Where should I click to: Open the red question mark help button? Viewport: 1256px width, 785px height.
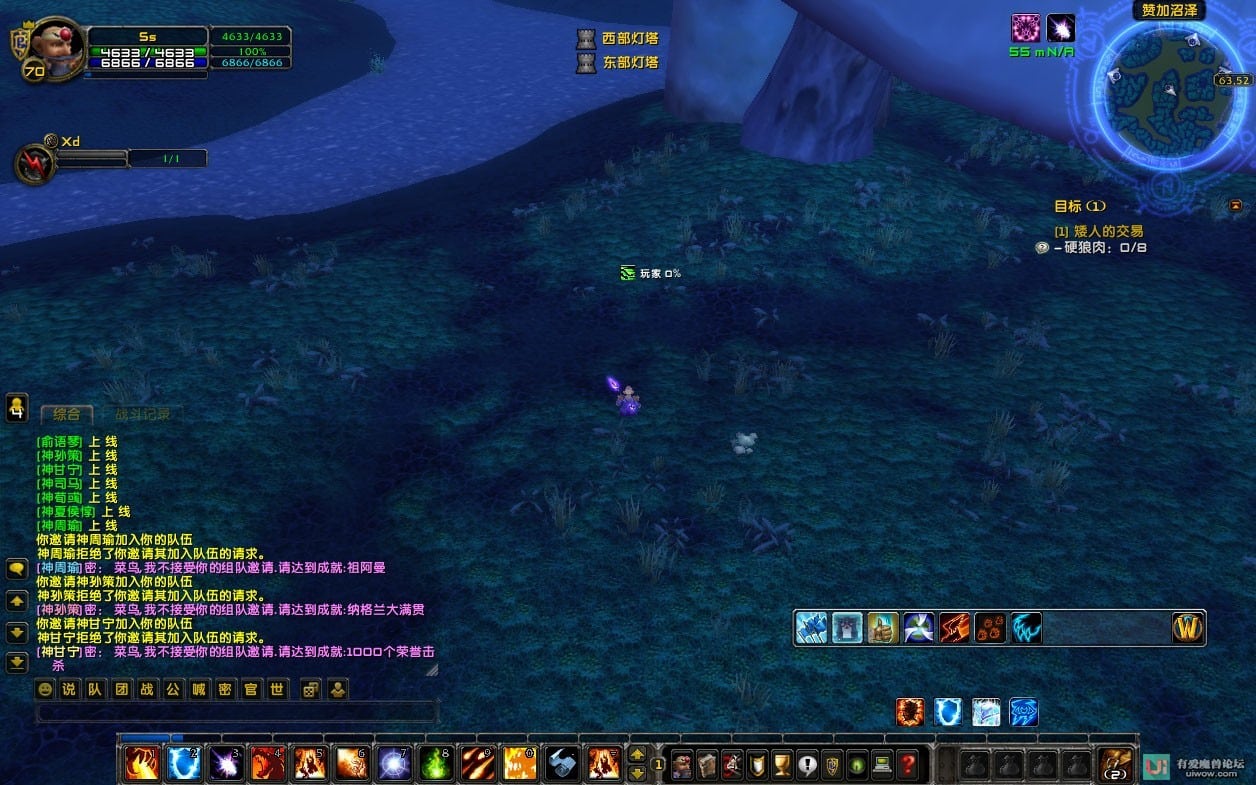coord(907,764)
